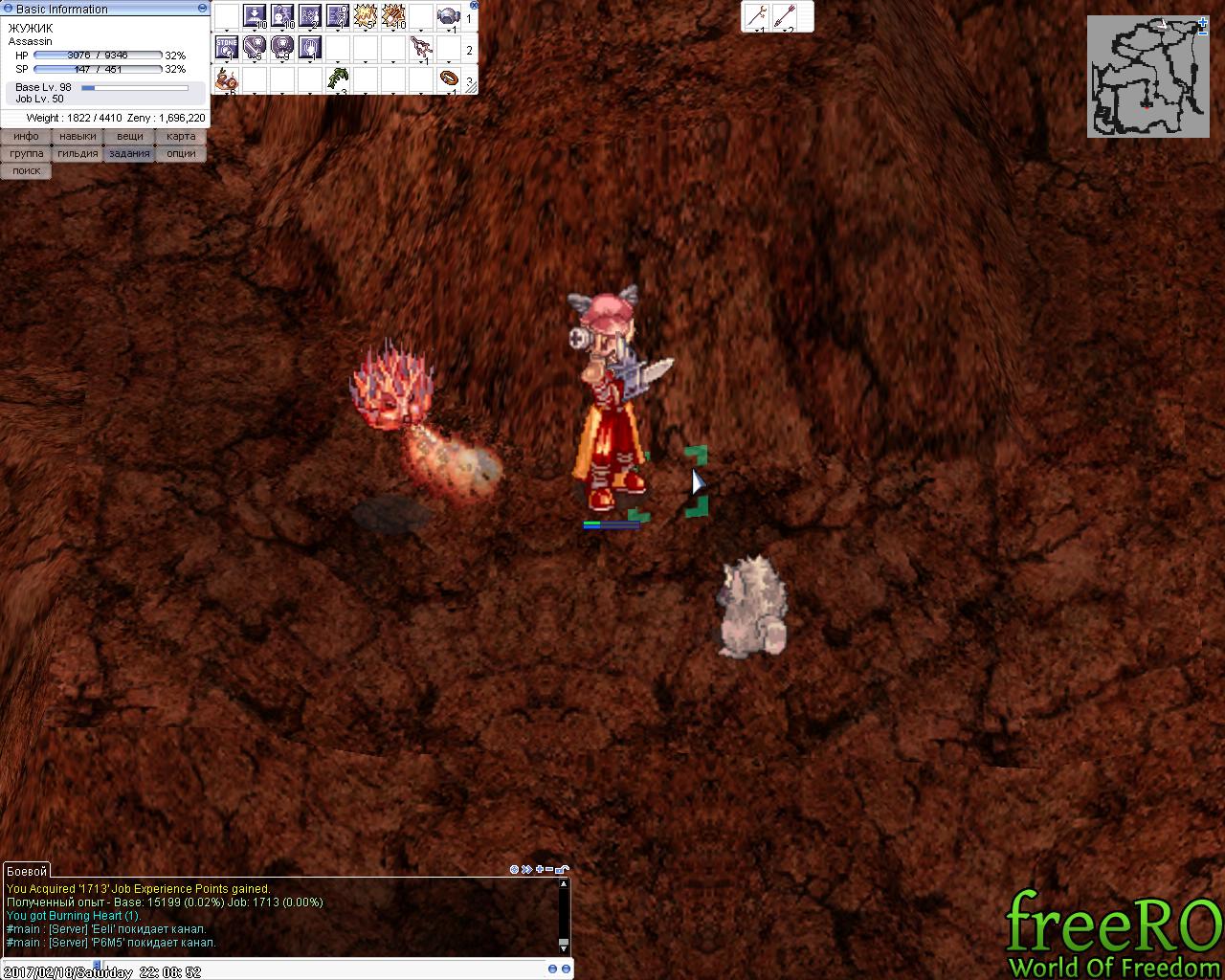Open the задания quest window
This screenshot has height=980, width=1225.
129,154
